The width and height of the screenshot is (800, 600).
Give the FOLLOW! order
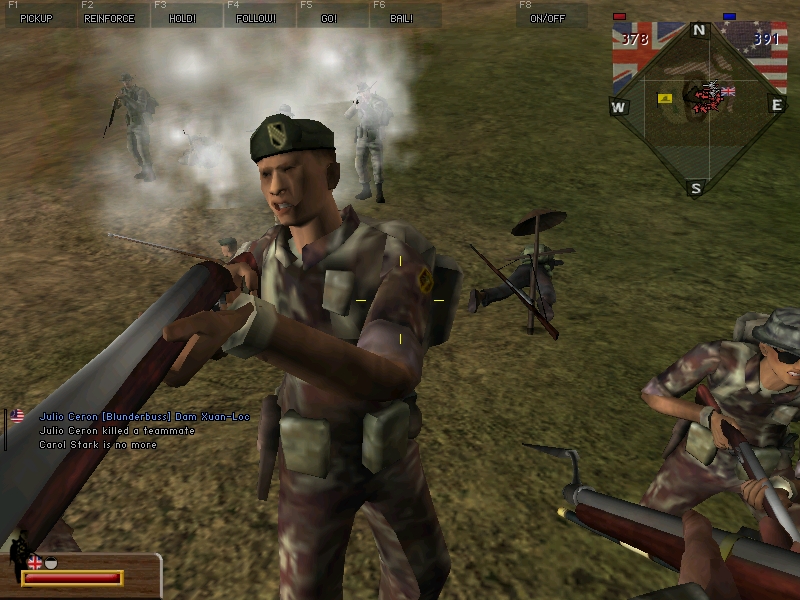click(x=255, y=18)
